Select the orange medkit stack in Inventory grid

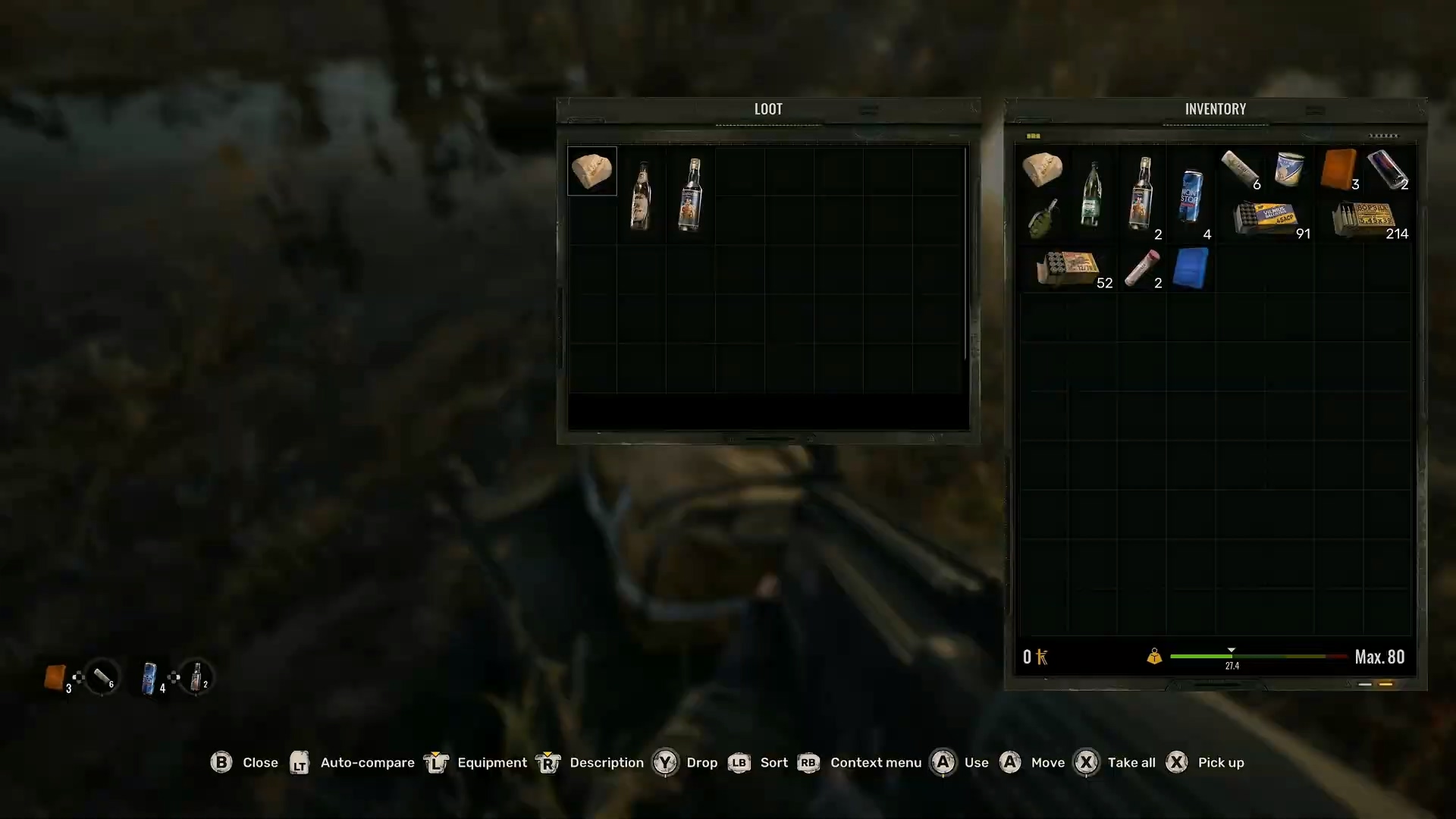coord(1338,169)
